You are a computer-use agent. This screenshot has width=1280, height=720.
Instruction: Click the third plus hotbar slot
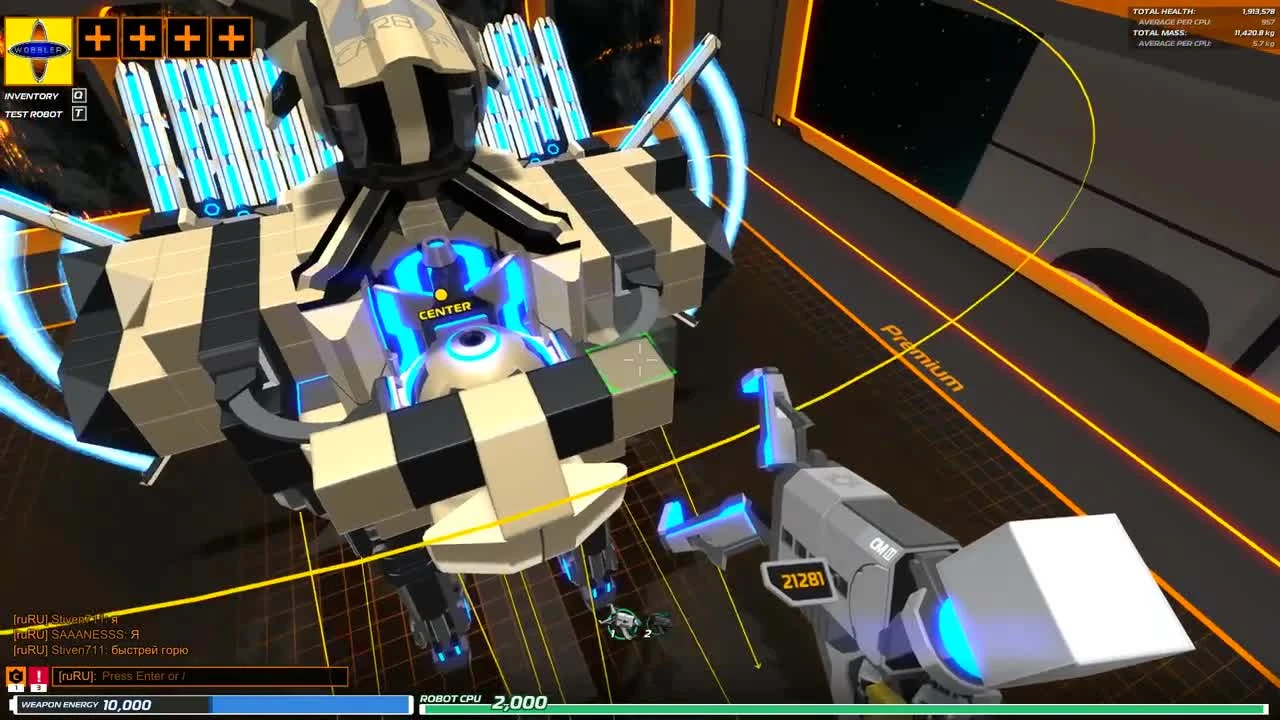click(x=186, y=38)
